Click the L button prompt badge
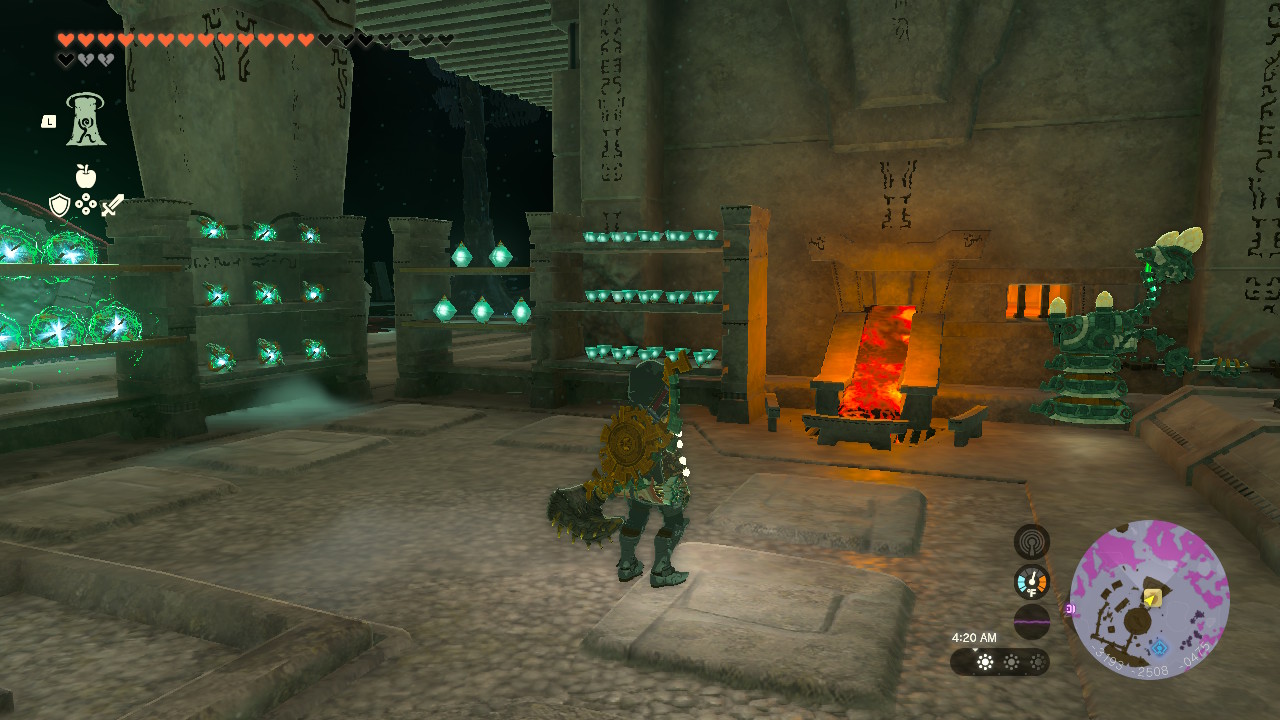The width and height of the screenshot is (1280, 720). (x=49, y=121)
